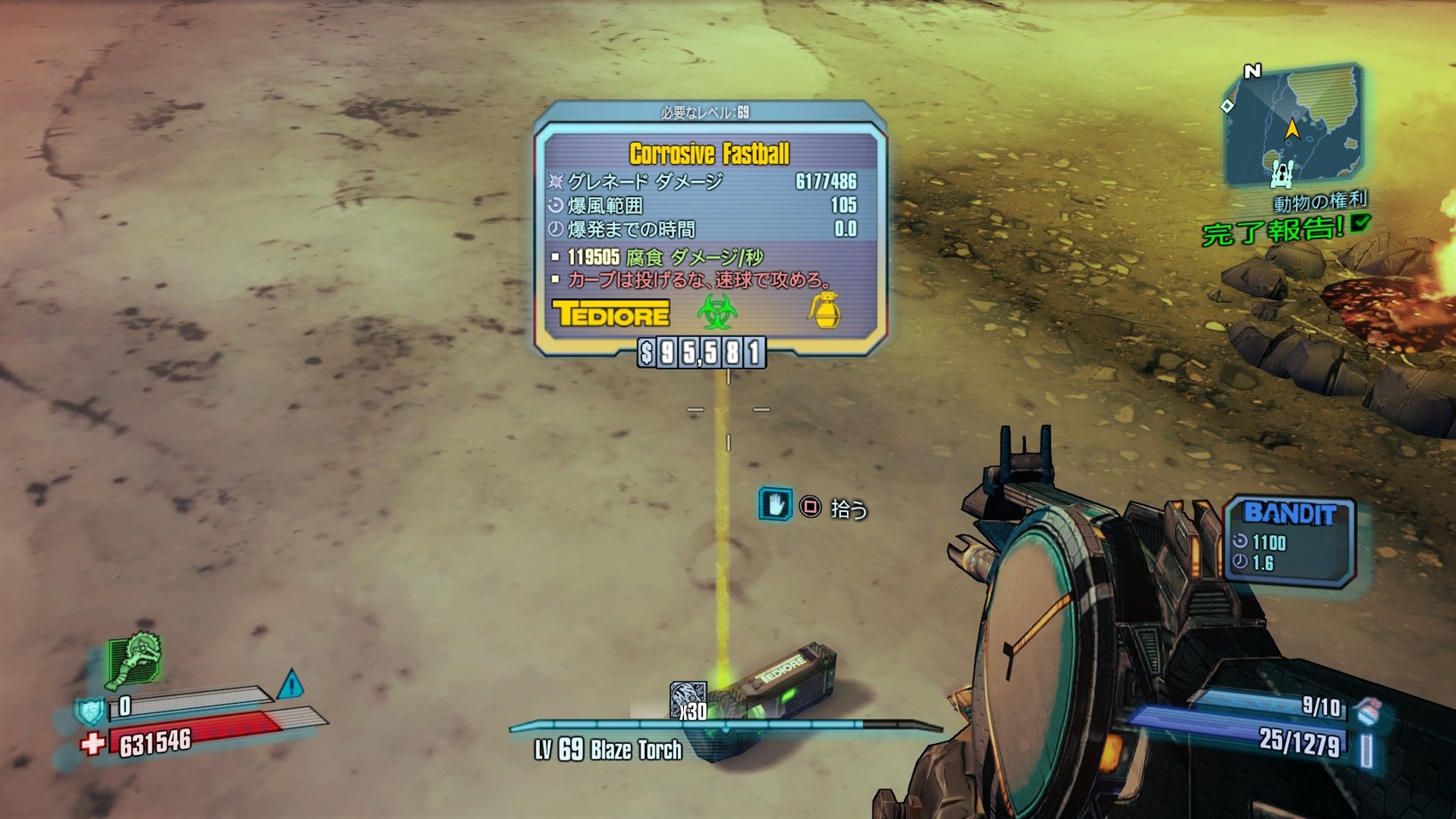Screen dimensions: 1456x819
Task: Click the yellow grenade icon on the item card
Action: pyautogui.click(x=825, y=311)
